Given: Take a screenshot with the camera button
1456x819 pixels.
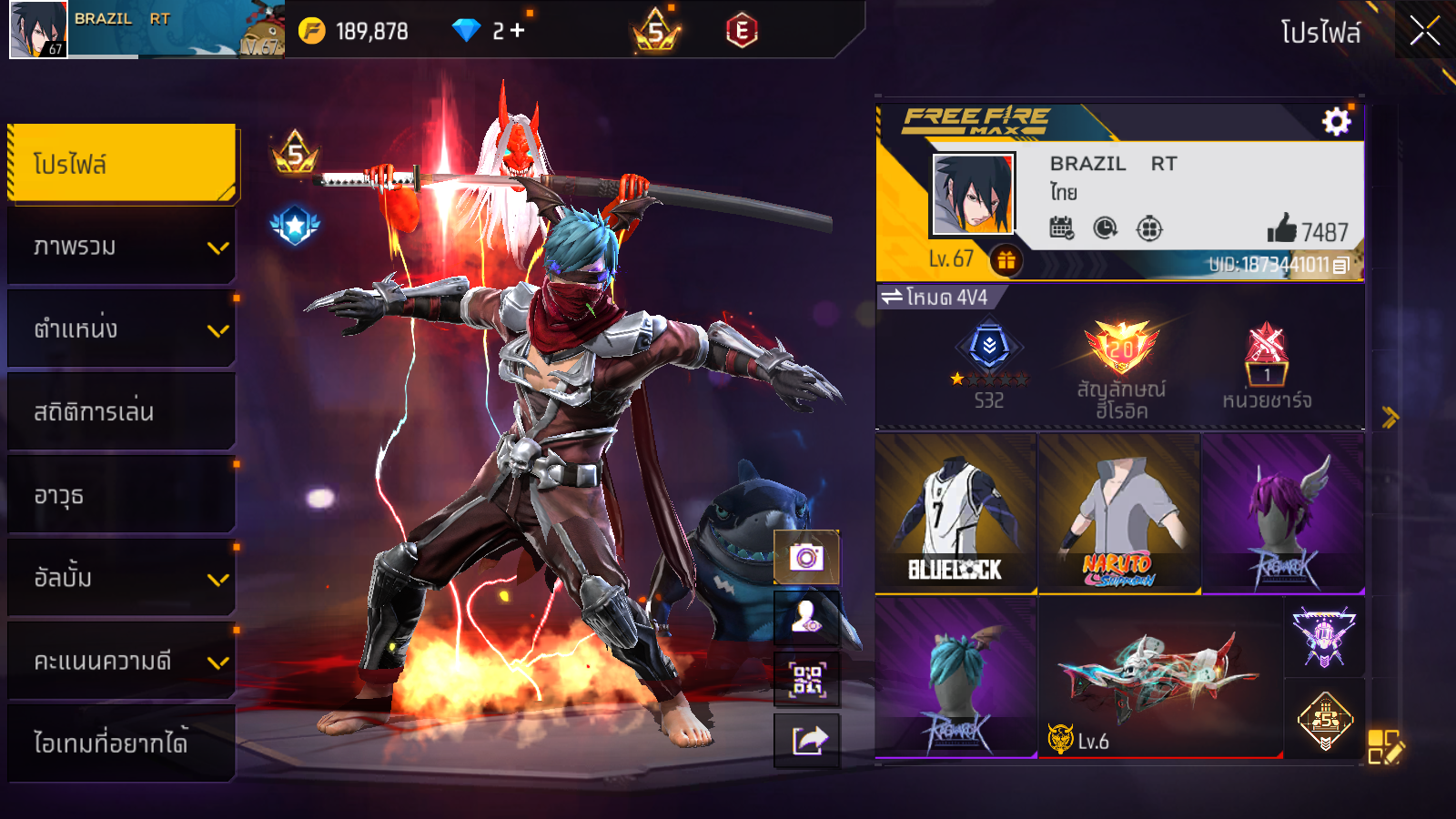Looking at the screenshot, I should tap(806, 556).
